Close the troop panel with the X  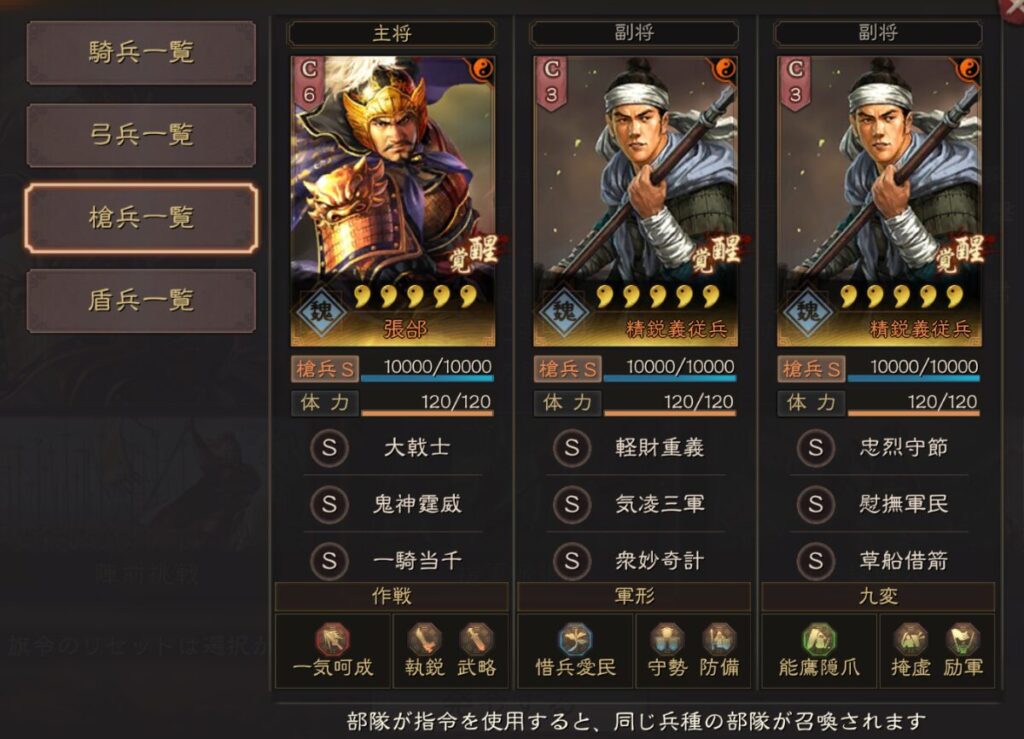click(x=1012, y=6)
